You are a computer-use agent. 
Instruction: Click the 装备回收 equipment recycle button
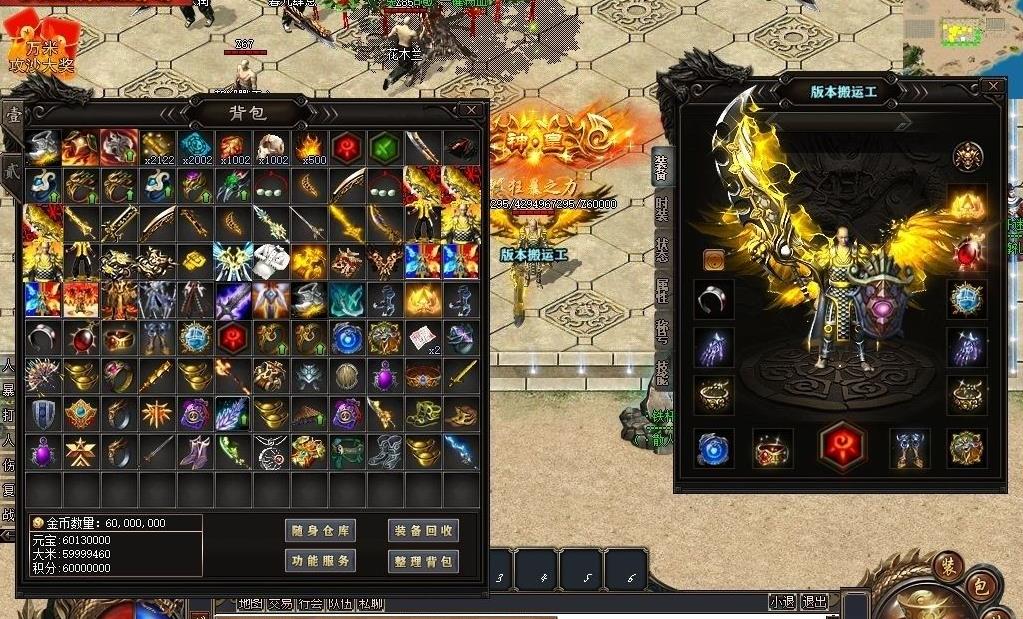point(423,531)
